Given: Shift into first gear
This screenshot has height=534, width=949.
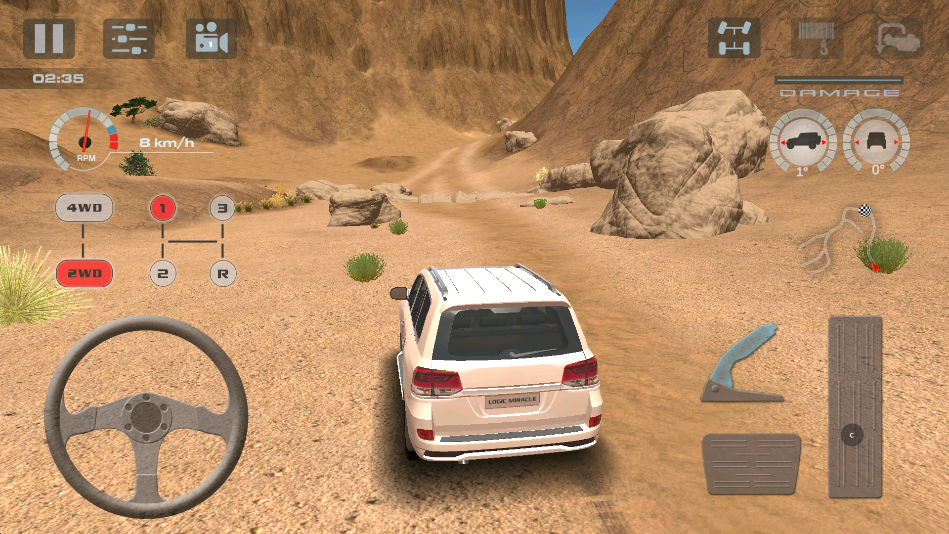Looking at the screenshot, I should (x=162, y=209).
